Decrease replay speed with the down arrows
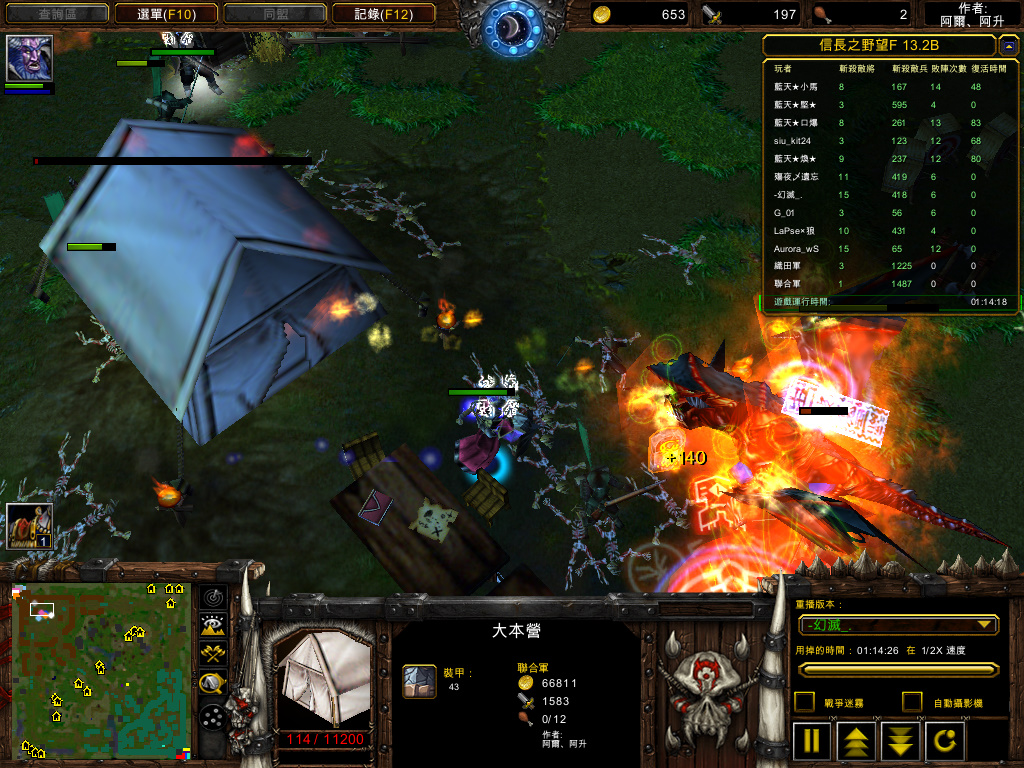 point(901,741)
